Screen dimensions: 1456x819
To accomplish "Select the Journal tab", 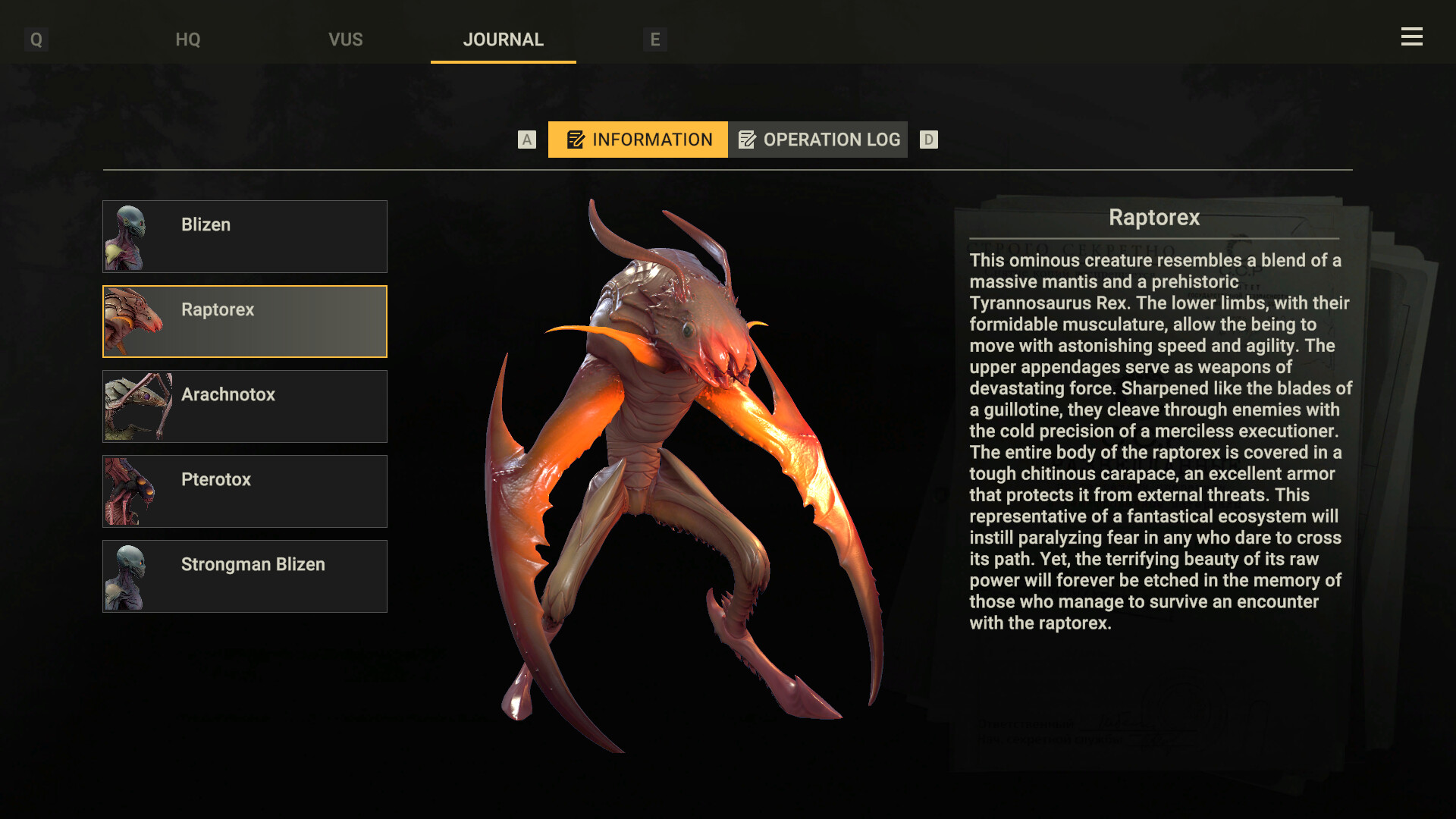I will [x=503, y=39].
